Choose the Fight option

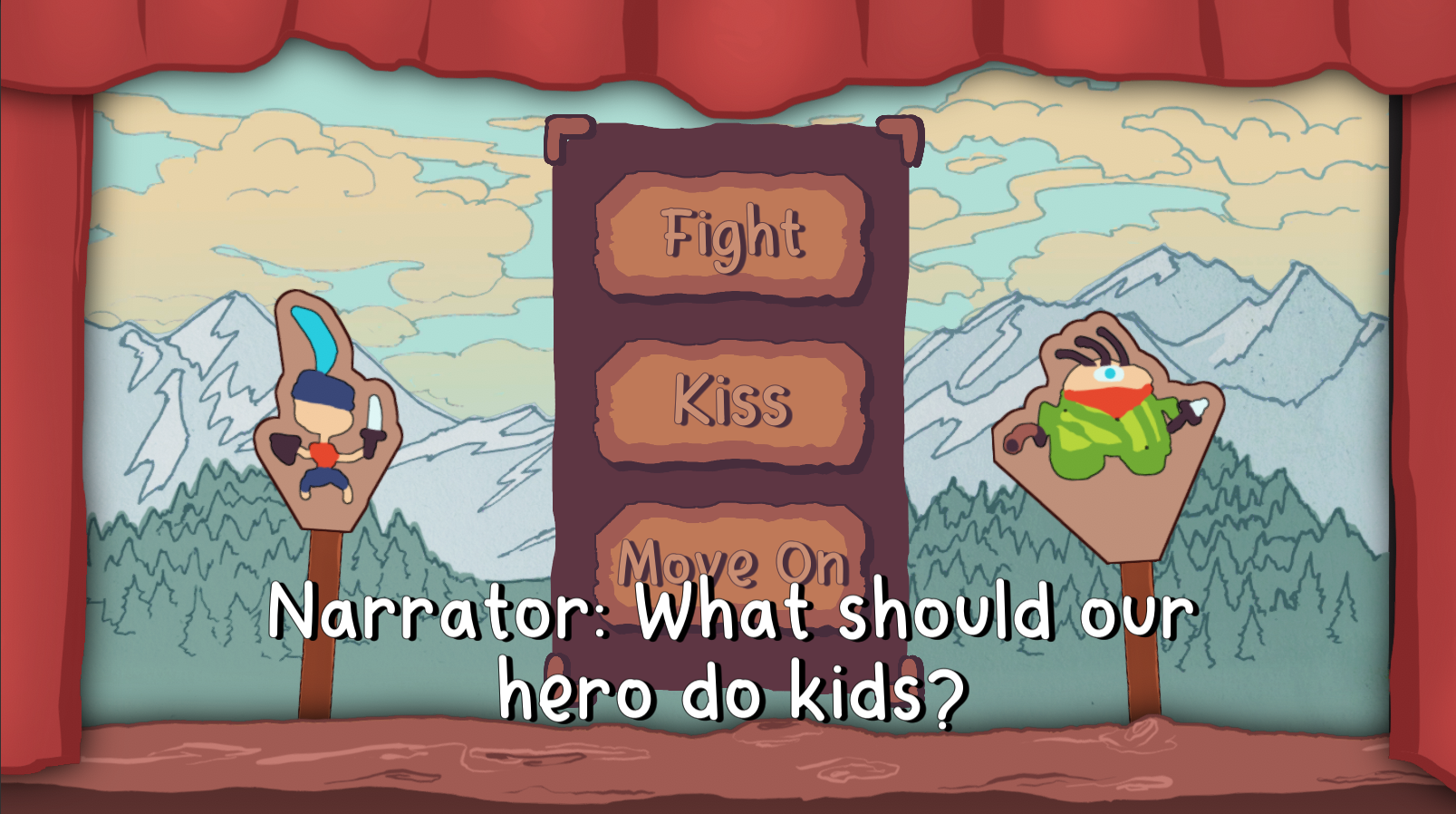click(730, 236)
